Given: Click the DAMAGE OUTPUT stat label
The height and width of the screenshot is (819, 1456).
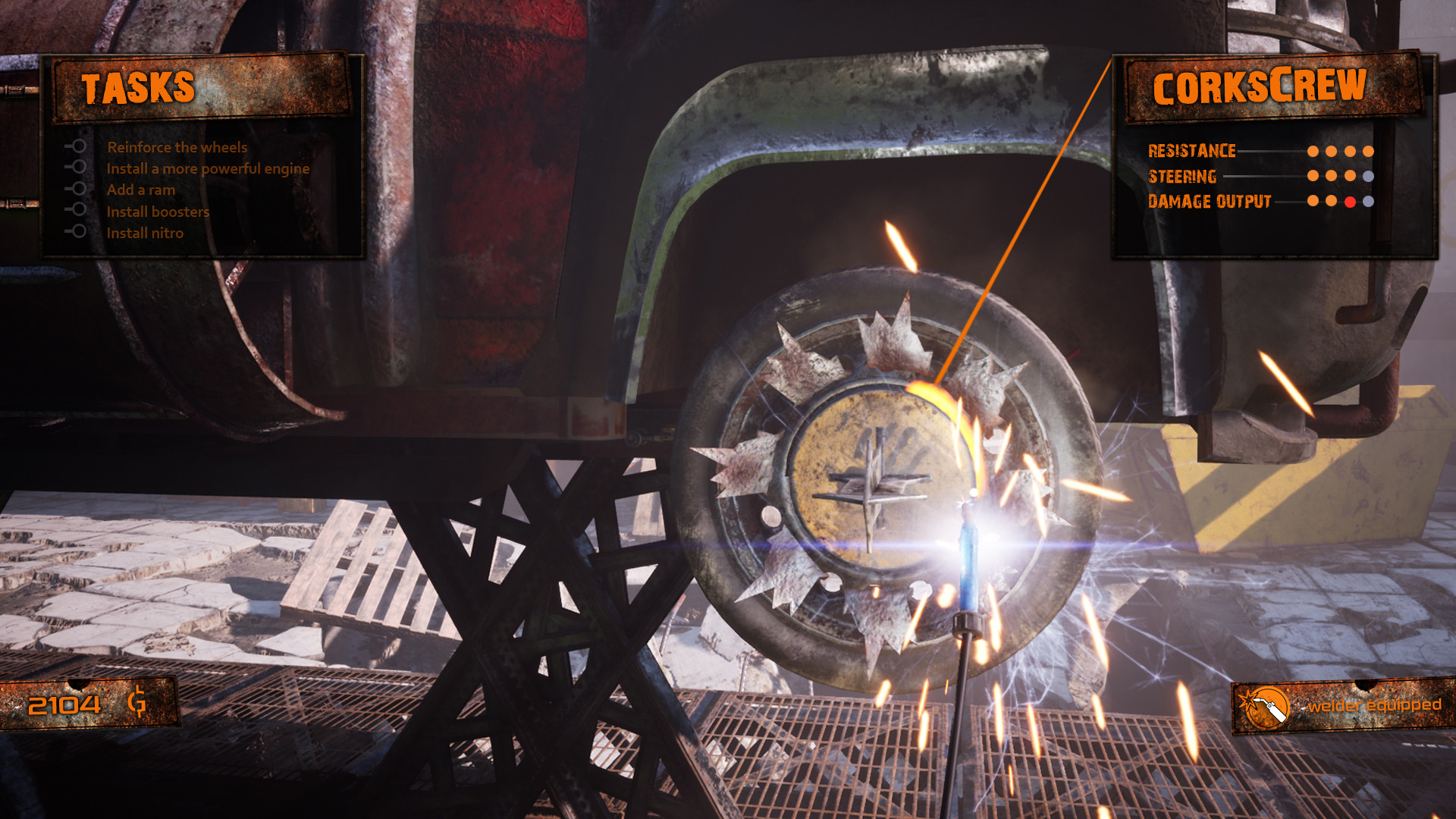Looking at the screenshot, I should point(1209,202).
